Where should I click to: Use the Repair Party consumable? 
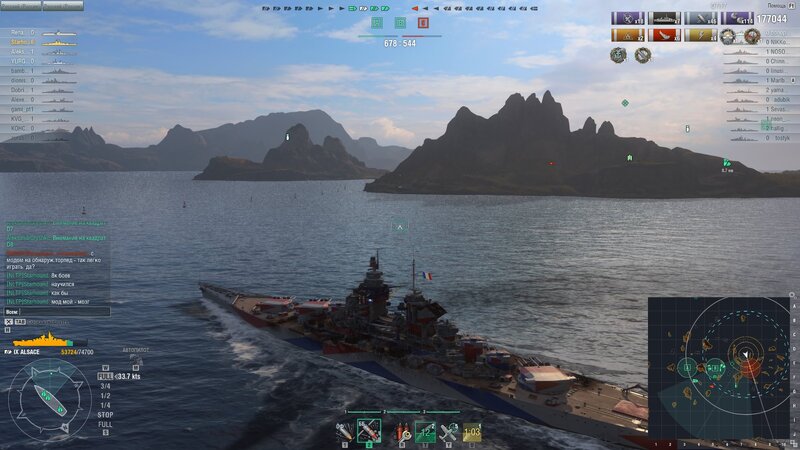(424, 431)
